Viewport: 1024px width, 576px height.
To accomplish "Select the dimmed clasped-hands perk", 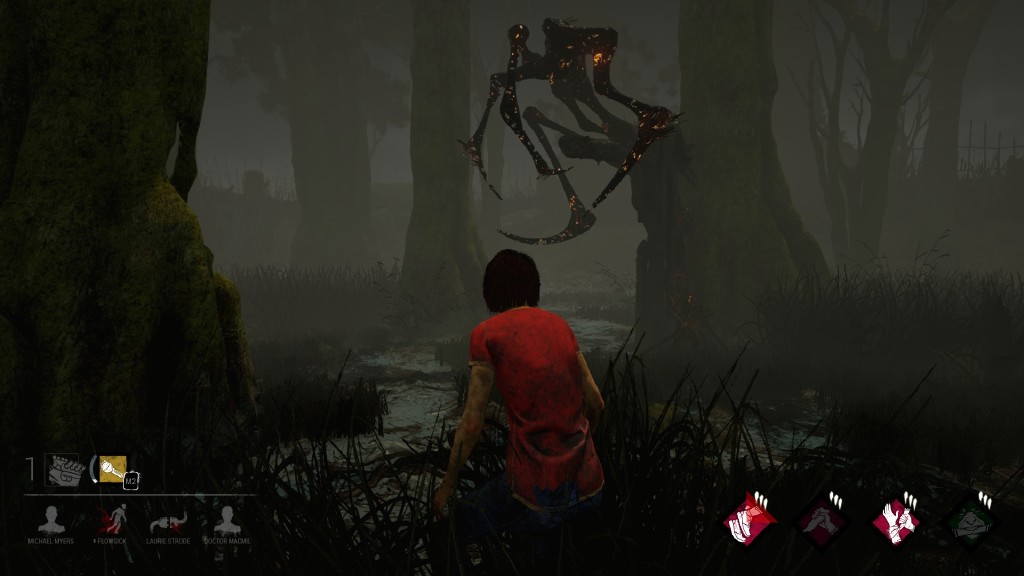I will pyautogui.click(x=822, y=520).
